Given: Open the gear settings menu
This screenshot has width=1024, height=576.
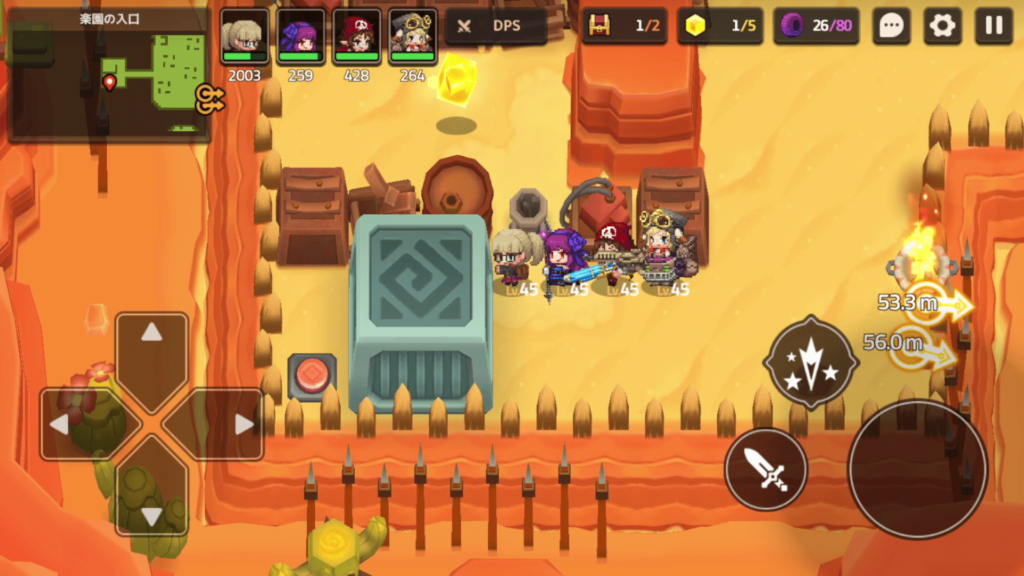Looking at the screenshot, I should pyautogui.click(x=942, y=26).
